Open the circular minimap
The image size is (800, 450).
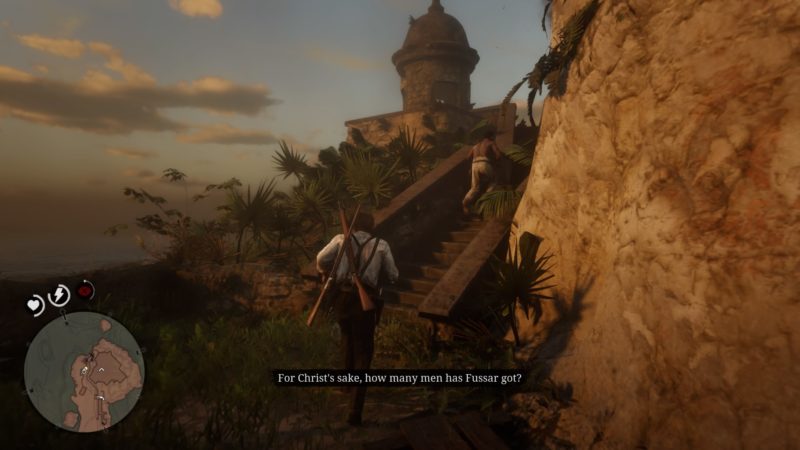click(x=84, y=372)
